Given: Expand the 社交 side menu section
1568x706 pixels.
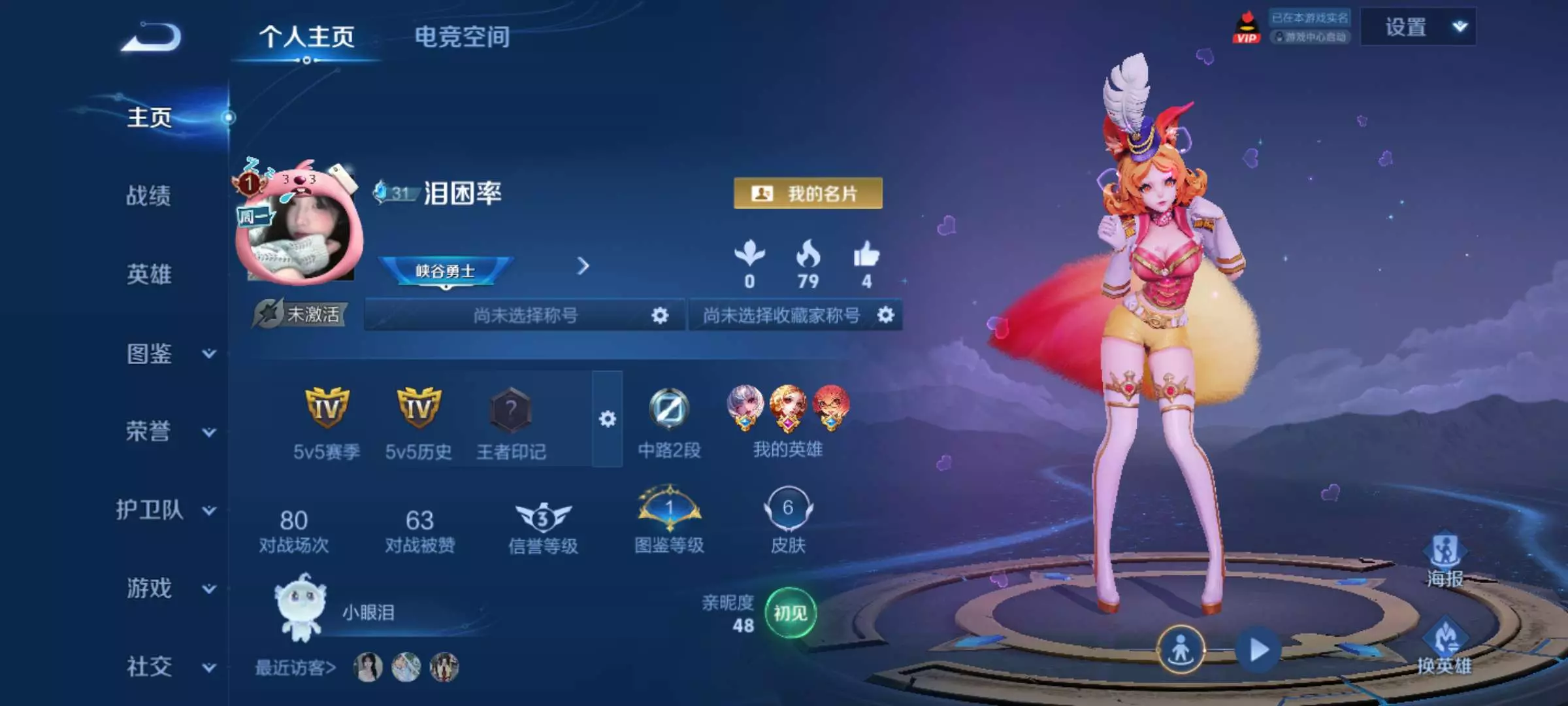Looking at the screenshot, I should 170,667.
